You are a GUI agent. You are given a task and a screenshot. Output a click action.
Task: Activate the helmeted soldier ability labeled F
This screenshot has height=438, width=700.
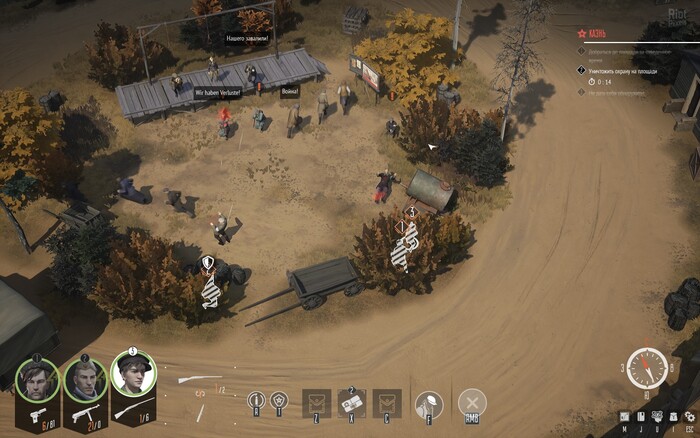429,404
